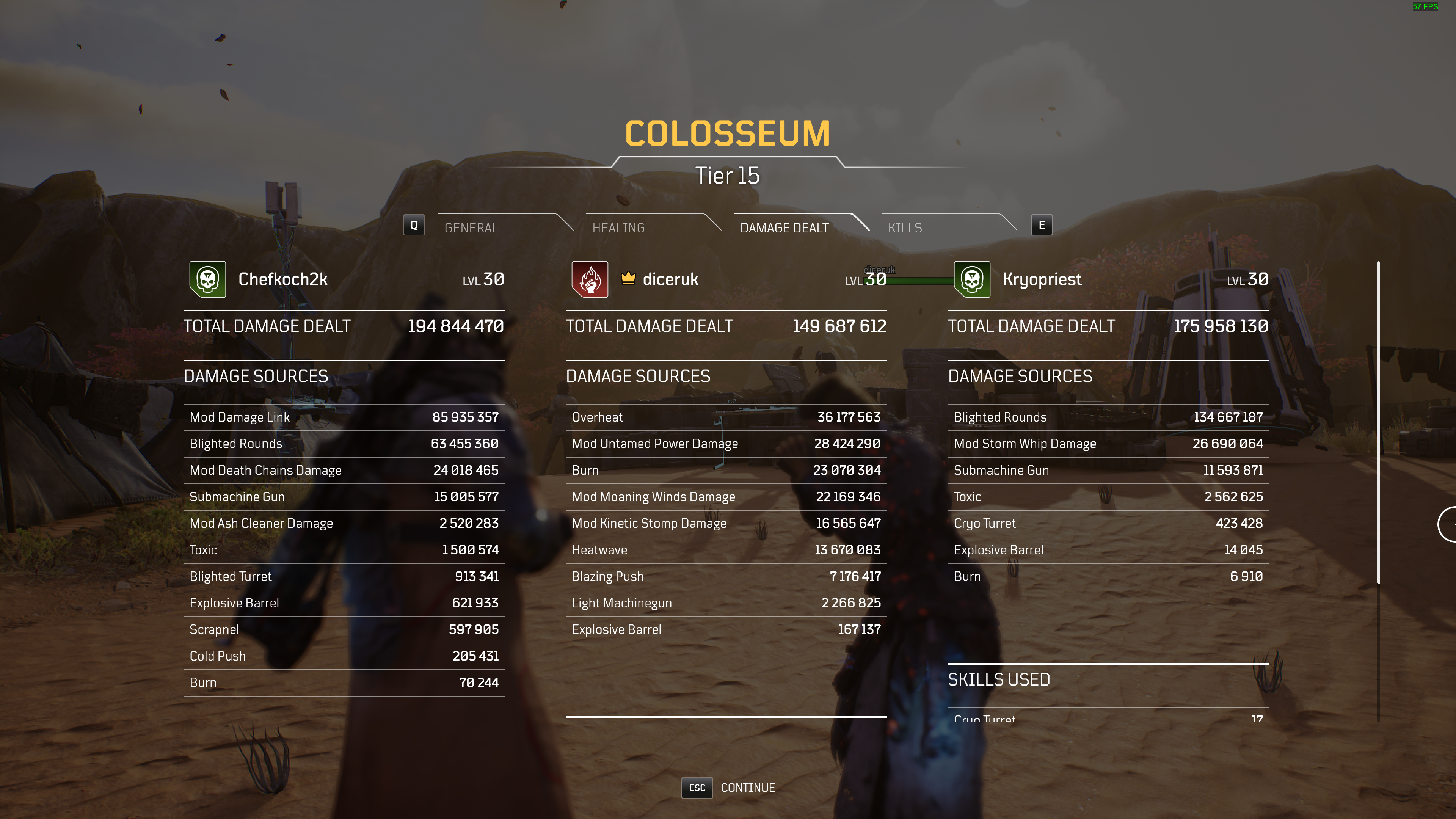Image resolution: width=1456 pixels, height=819 pixels.
Task: Select diceruk's Overheat damage row
Action: [x=726, y=417]
